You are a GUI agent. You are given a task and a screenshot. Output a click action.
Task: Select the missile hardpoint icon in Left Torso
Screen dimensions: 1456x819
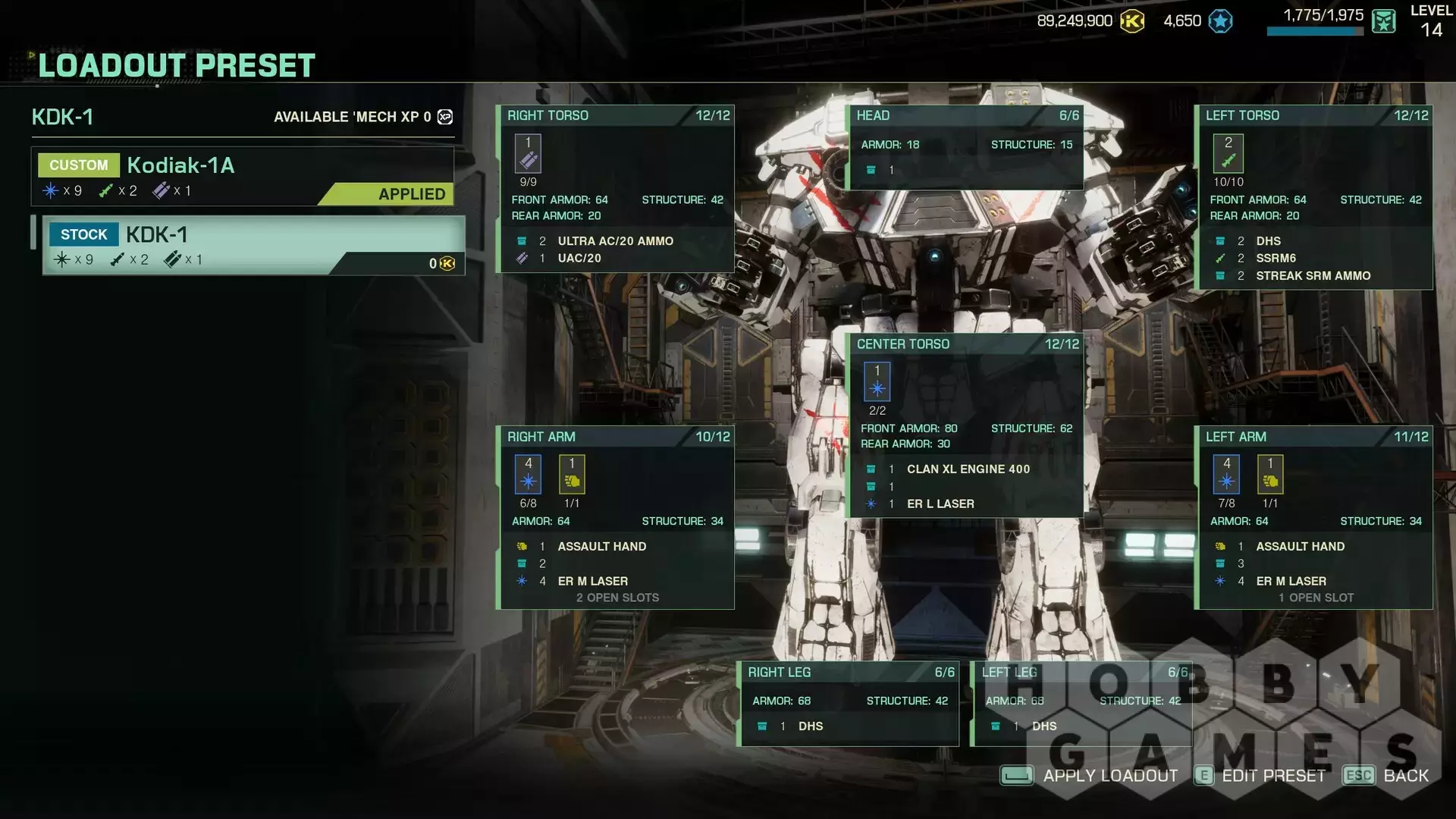point(1228,154)
